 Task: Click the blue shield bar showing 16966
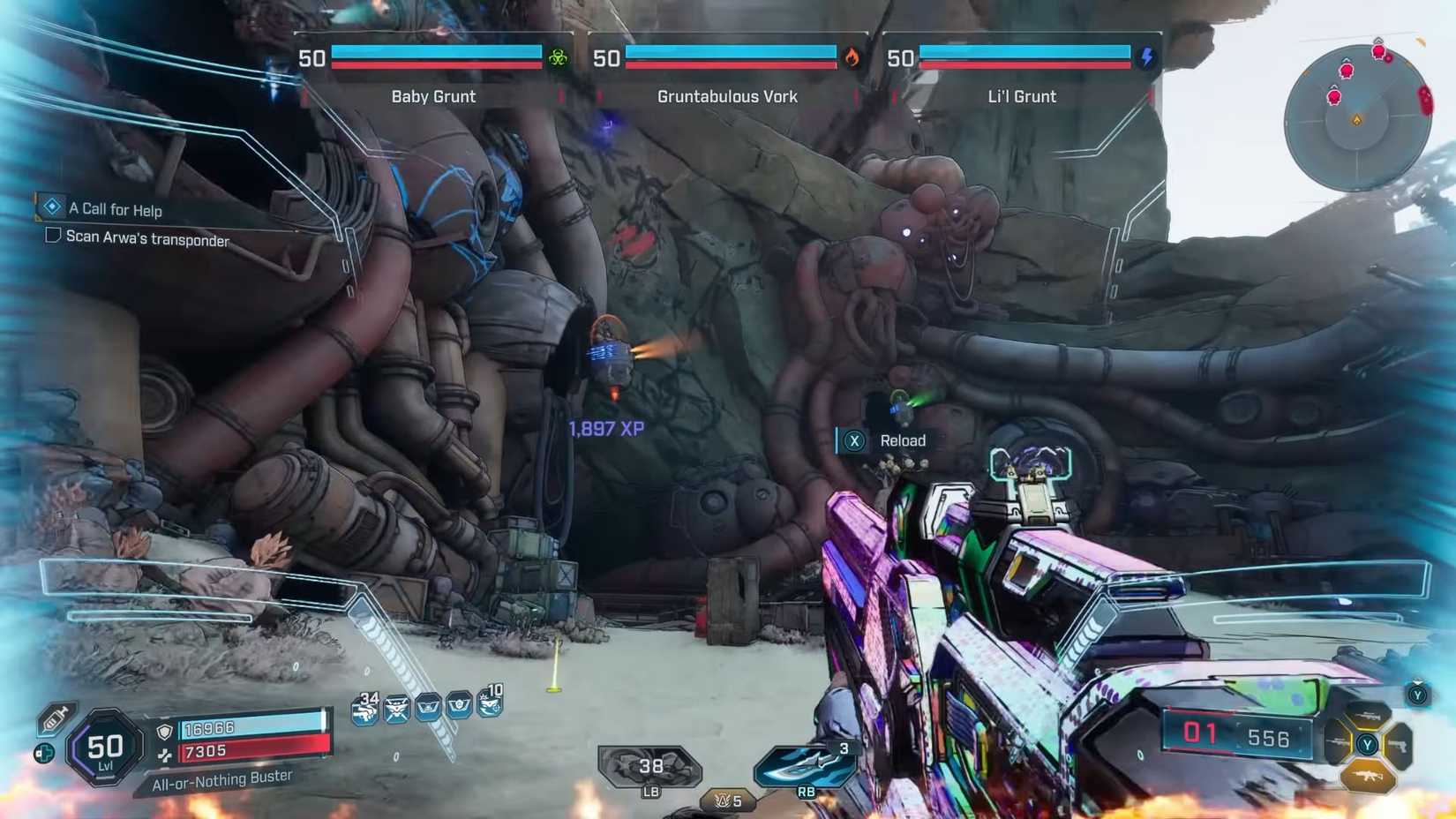(247, 725)
